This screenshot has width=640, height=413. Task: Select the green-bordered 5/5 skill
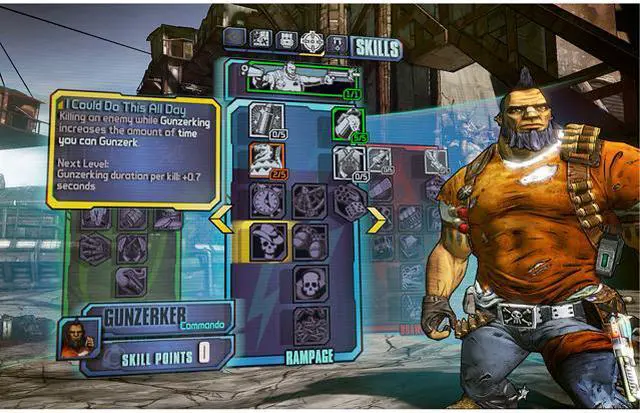pyautogui.click(x=348, y=122)
